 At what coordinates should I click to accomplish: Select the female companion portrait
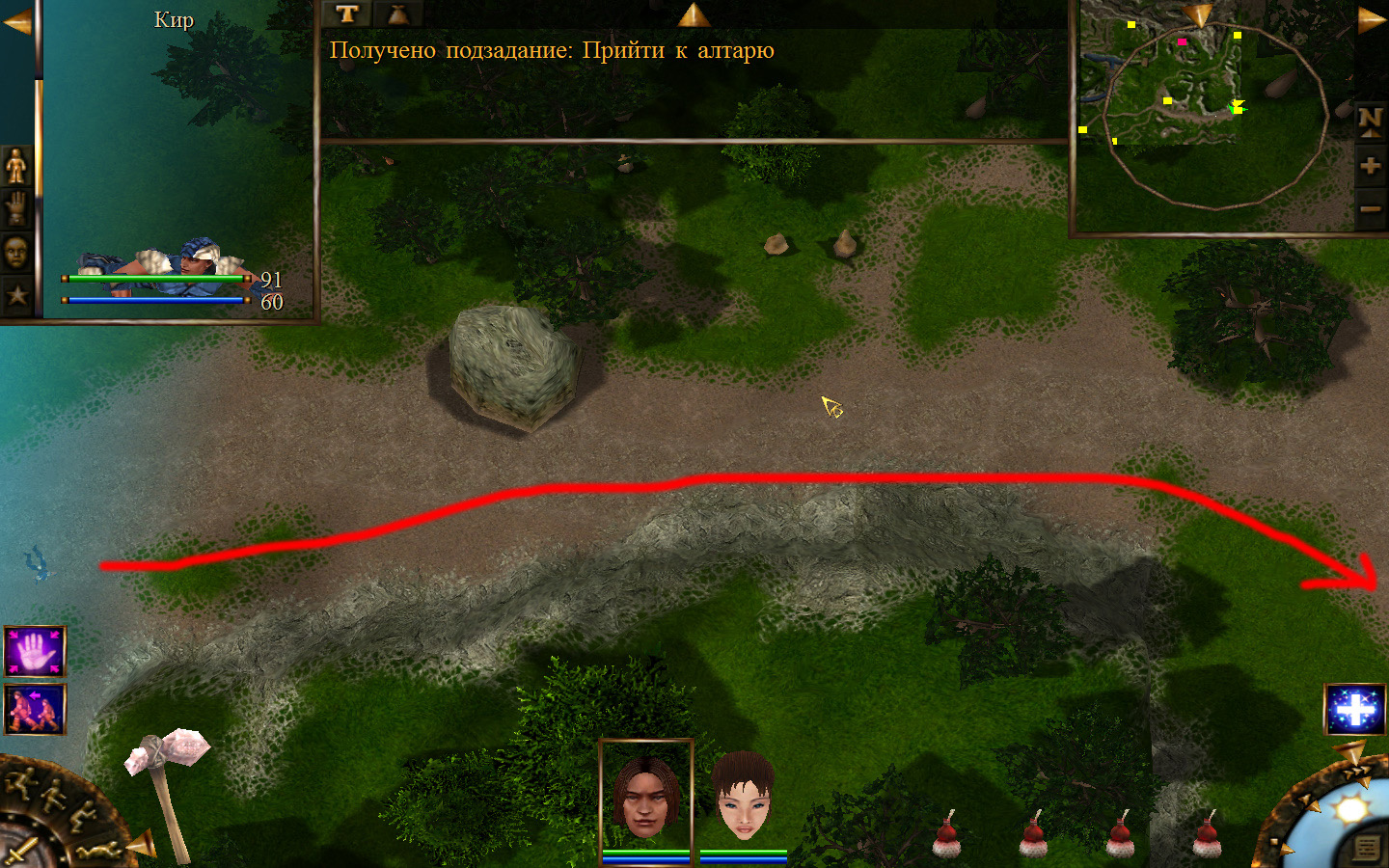click(x=744, y=797)
